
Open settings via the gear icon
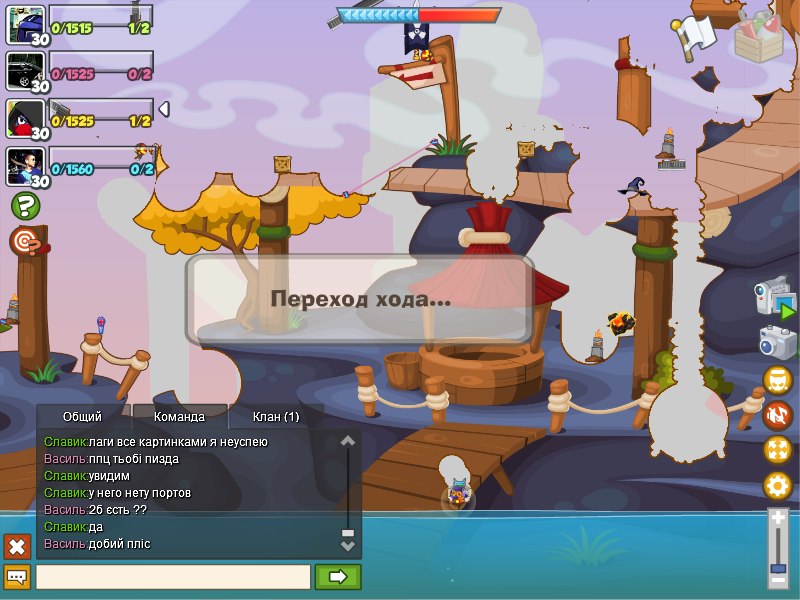pyautogui.click(x=777, y=486)
